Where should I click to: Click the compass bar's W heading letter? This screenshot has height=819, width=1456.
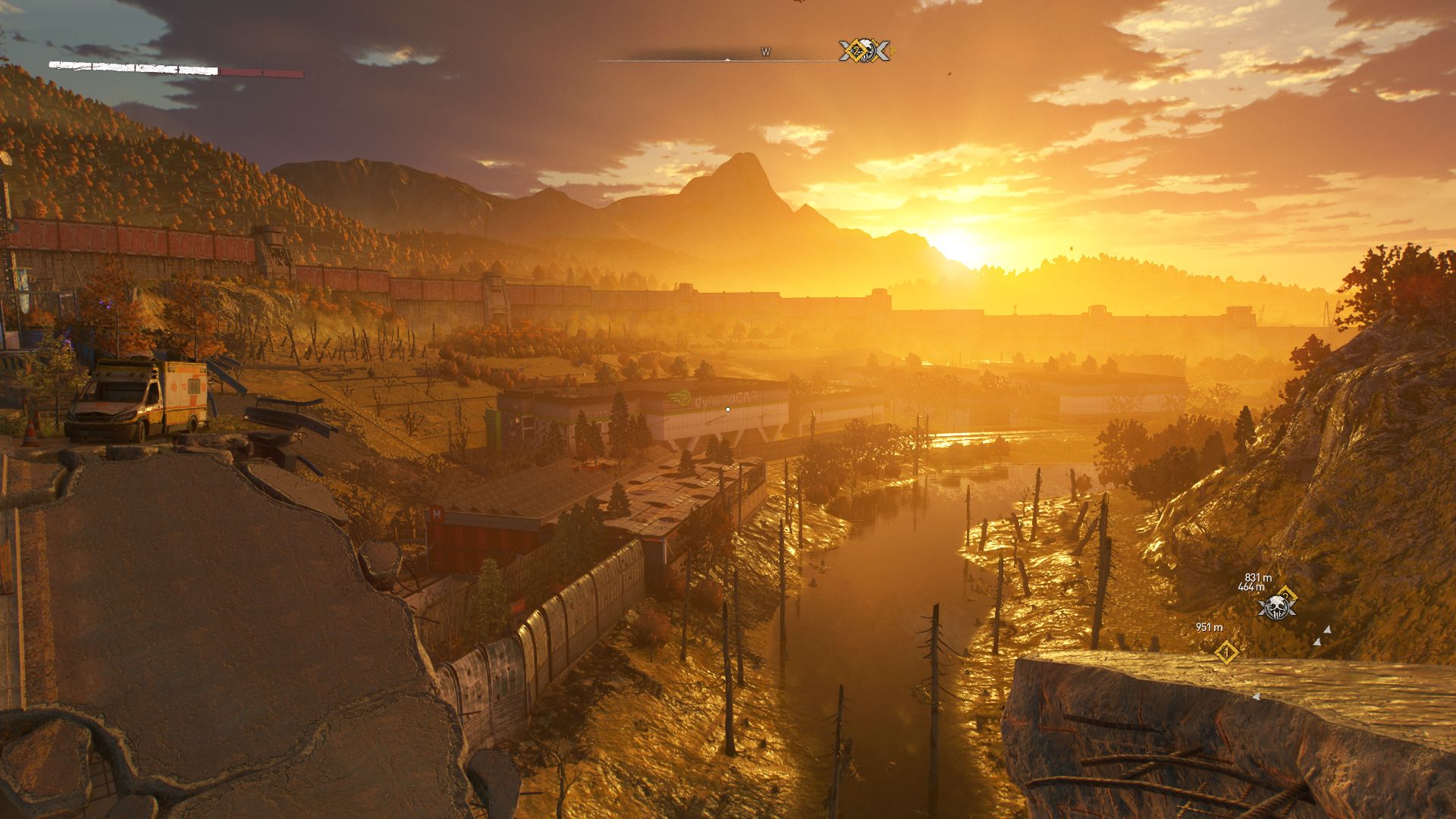click(766, 52)
